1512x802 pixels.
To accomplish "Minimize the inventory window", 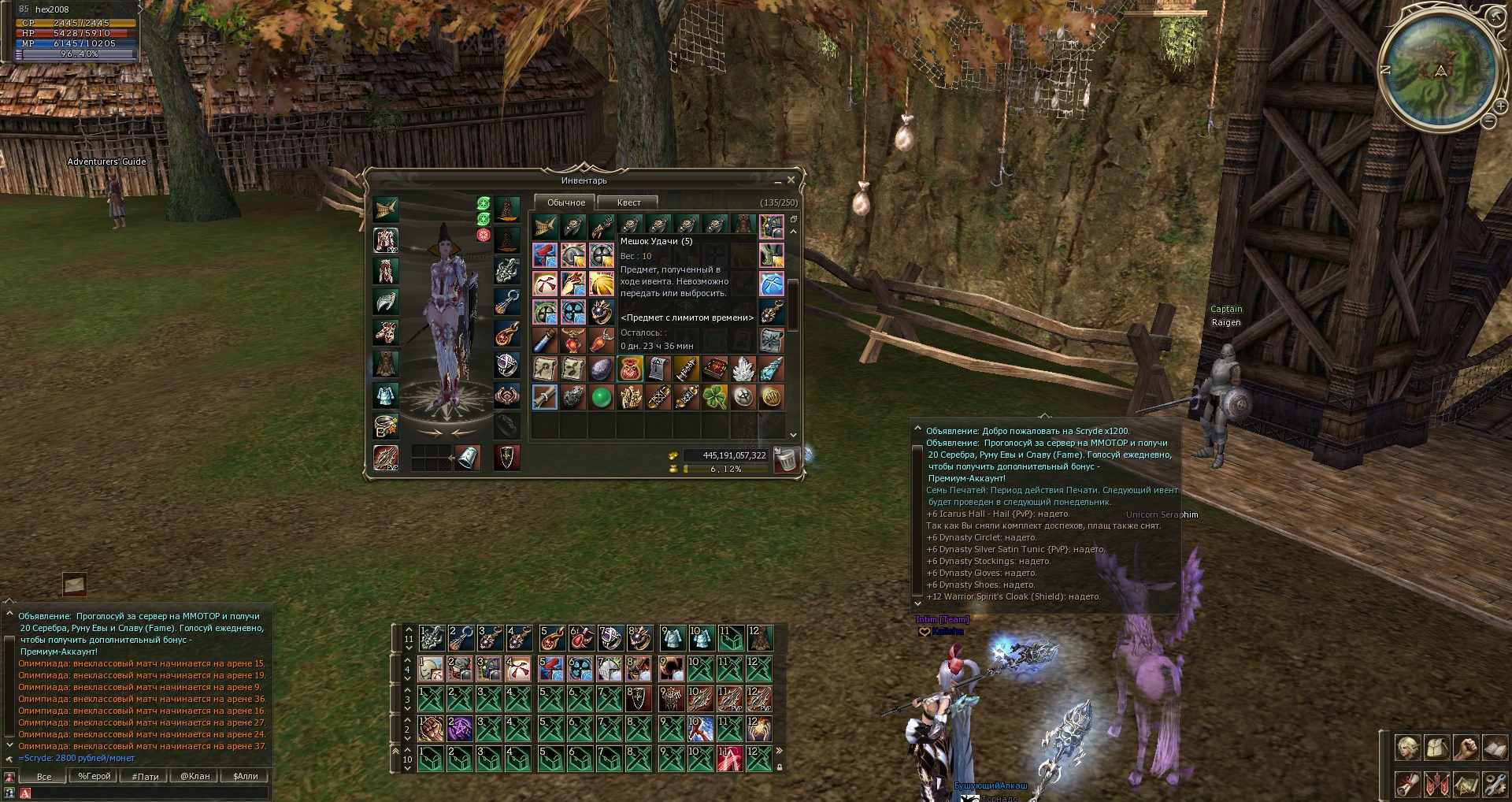I will pyautogui.click(x=777, y=182).
